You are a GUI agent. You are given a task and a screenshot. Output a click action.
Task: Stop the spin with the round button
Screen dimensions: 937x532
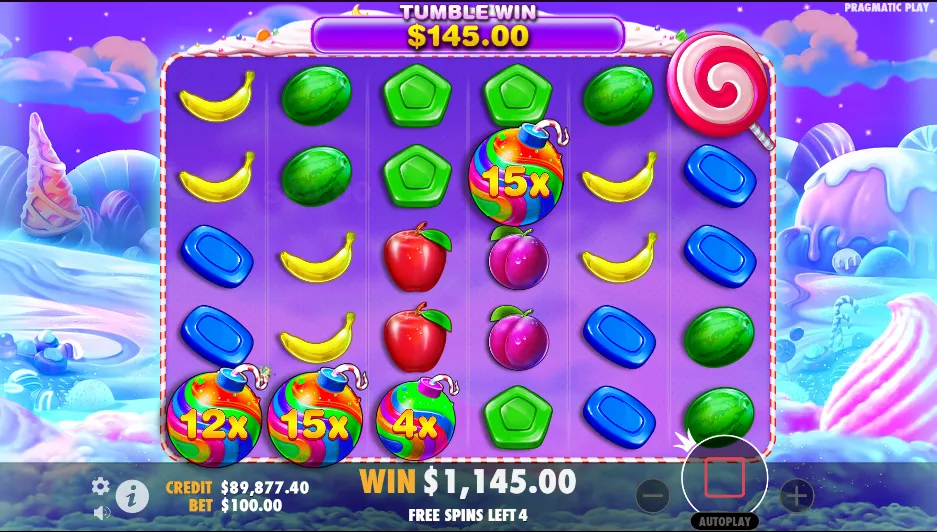click(x=724, y=478)
